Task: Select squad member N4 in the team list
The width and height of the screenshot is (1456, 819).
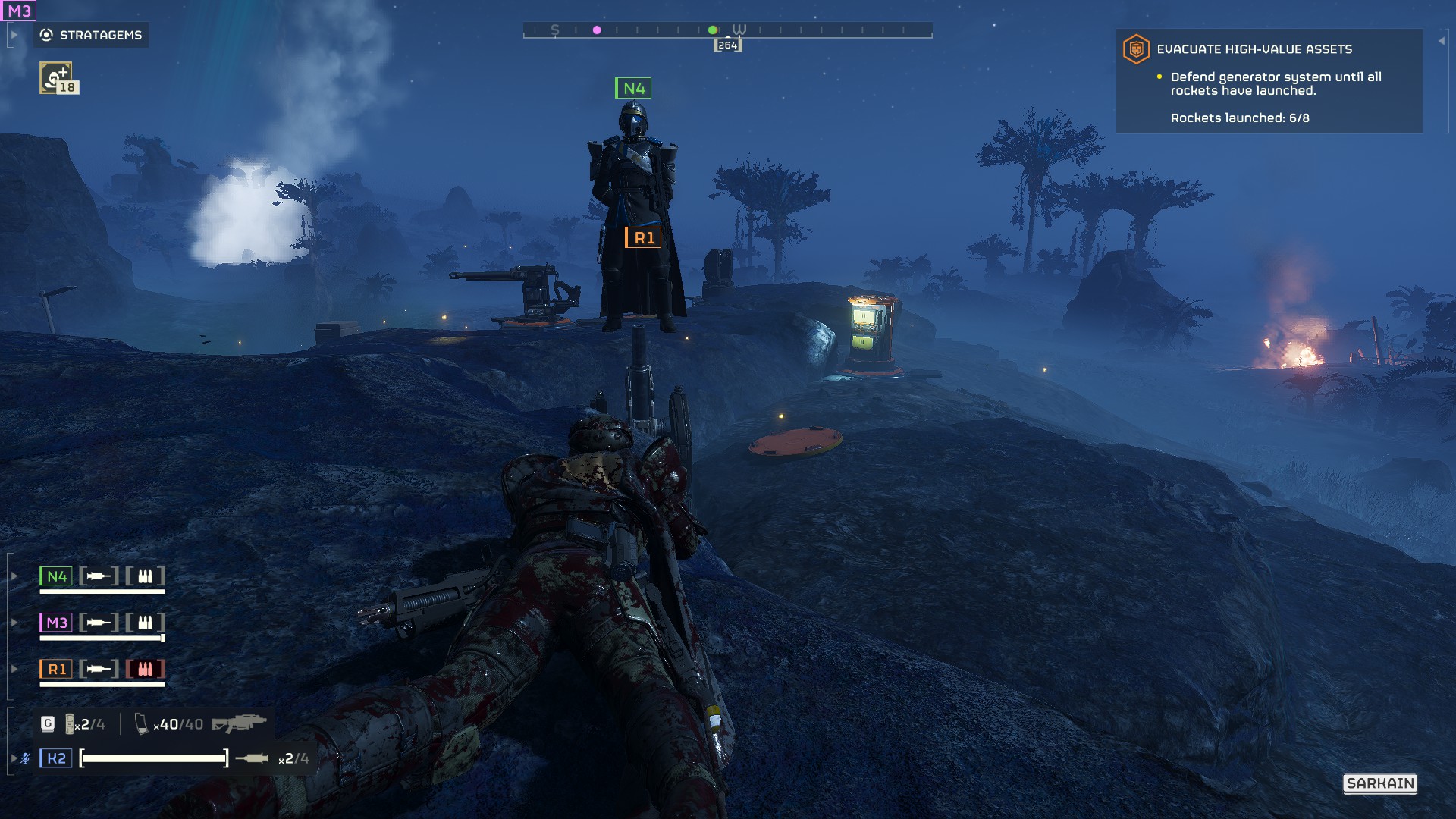Action: [x=56, y=576]
